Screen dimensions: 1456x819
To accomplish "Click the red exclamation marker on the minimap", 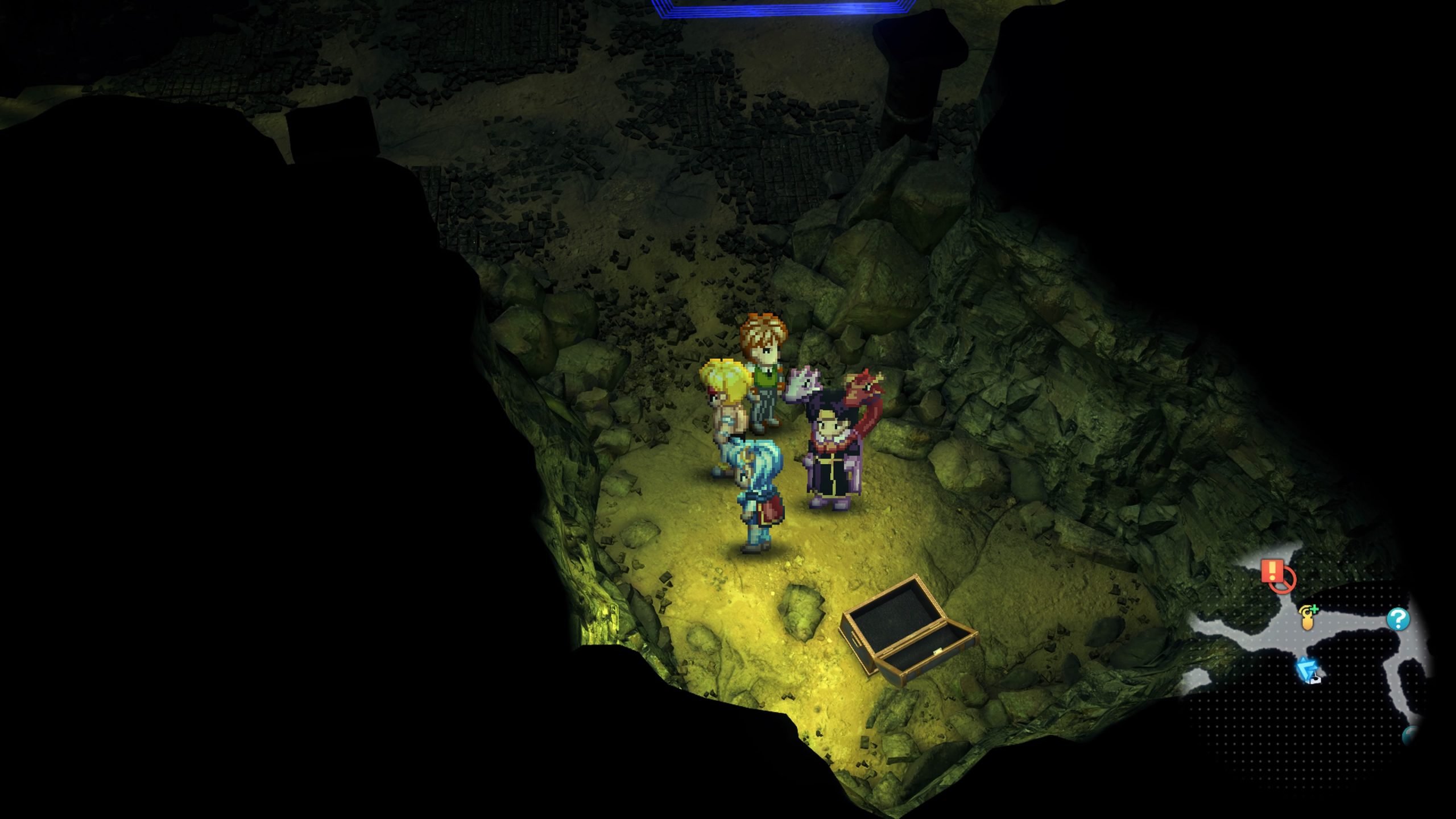I will click(x=1273, y=570).
